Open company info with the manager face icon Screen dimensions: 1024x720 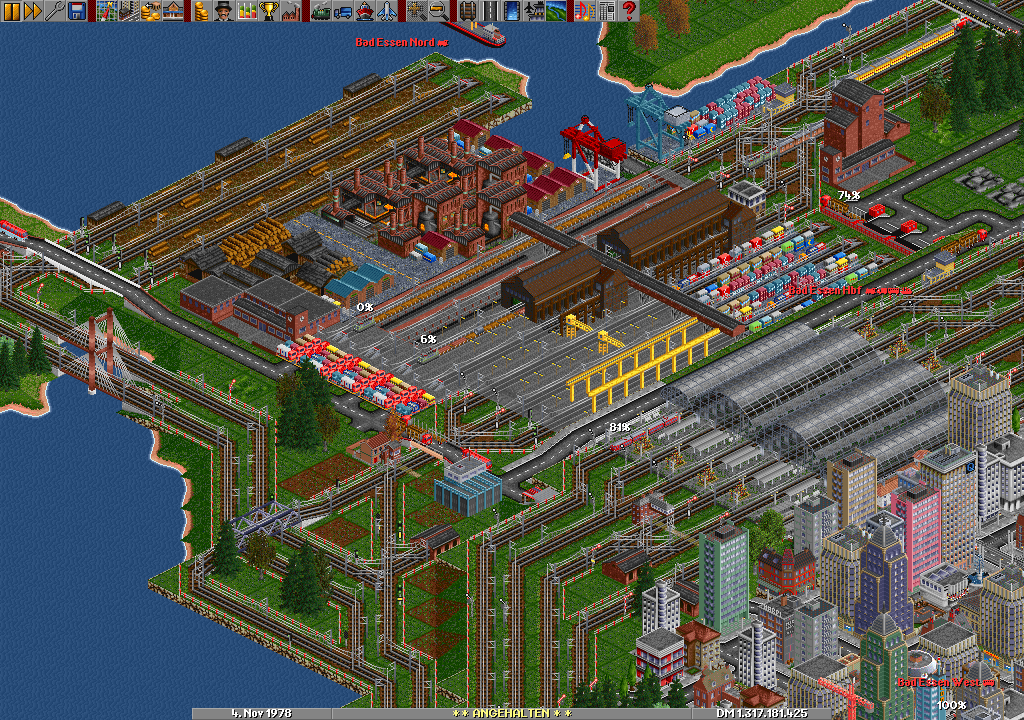(x=224, y=11)
